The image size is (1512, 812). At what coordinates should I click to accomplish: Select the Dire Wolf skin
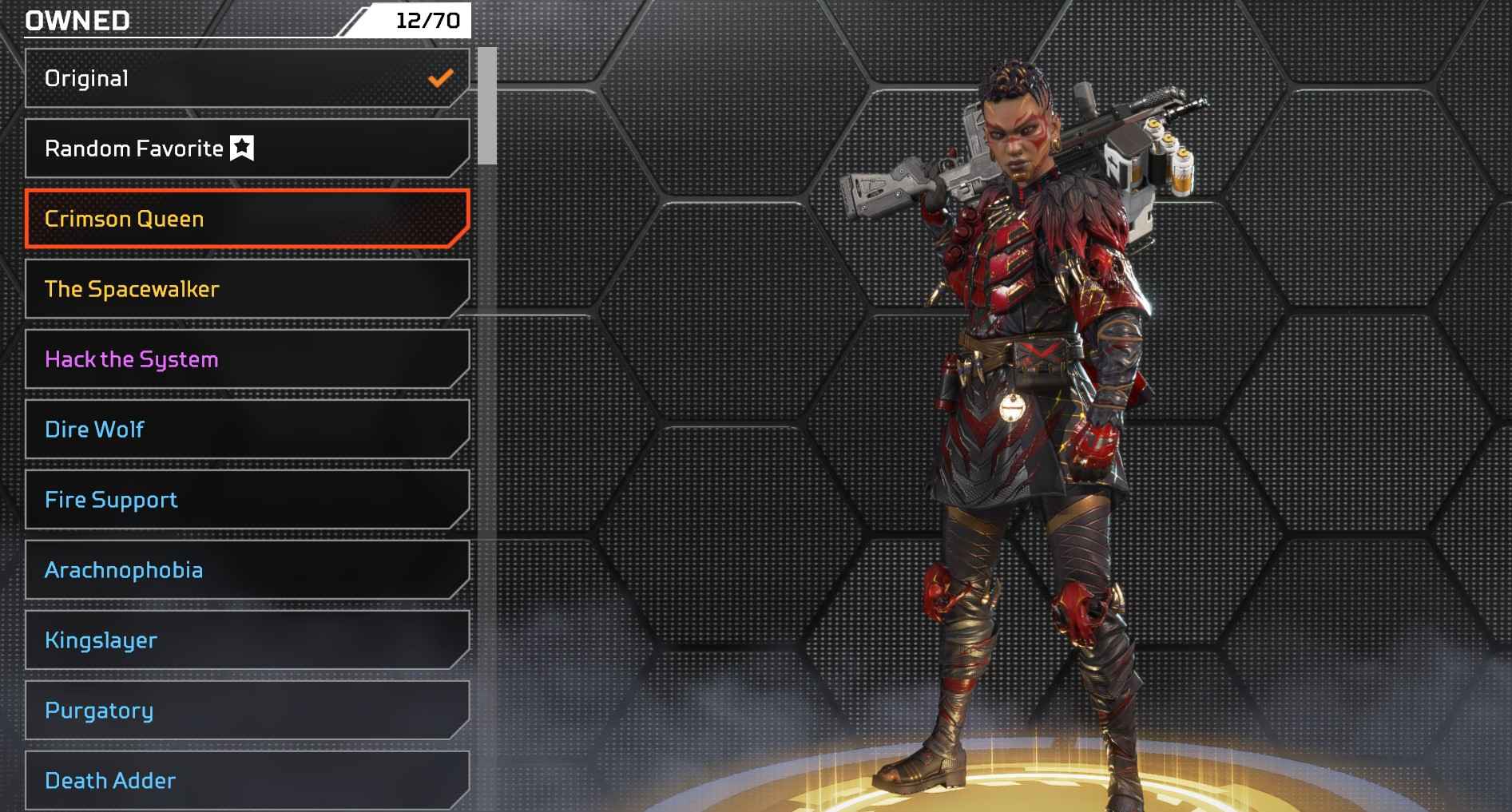[x=246, y=430]
